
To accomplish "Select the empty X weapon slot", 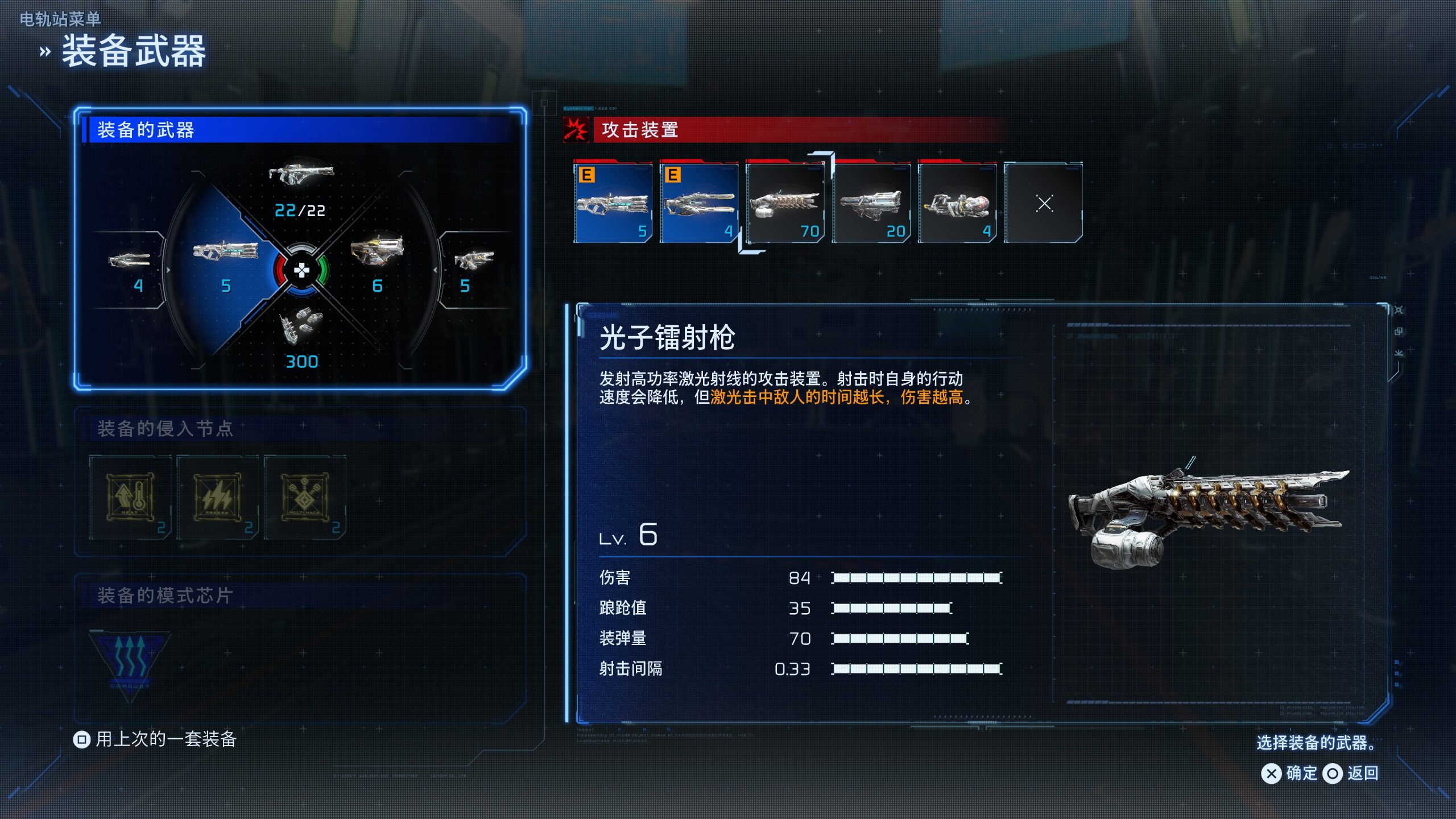I will (x=1044, y=203).
